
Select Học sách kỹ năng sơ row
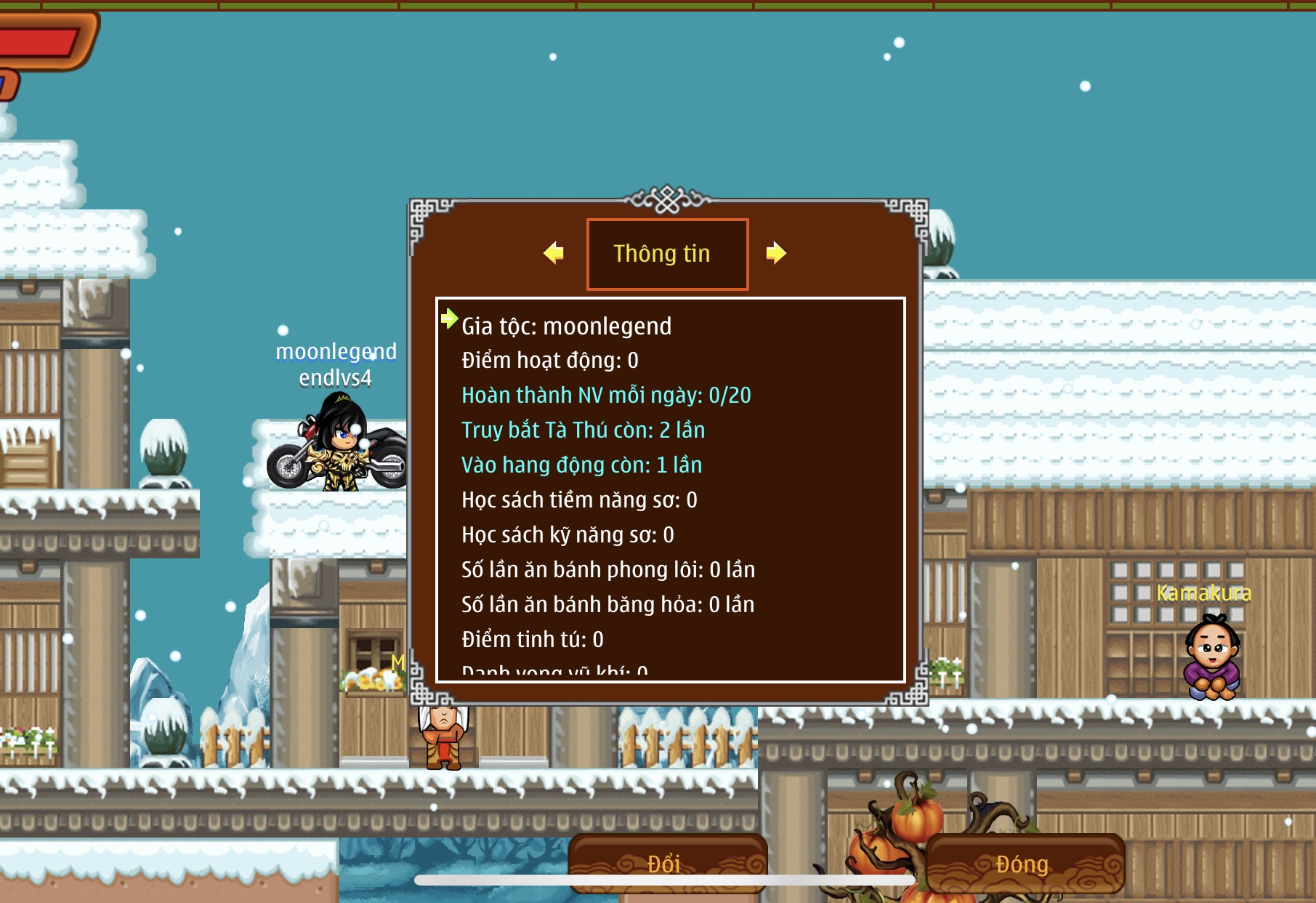(x=568, y=535)
